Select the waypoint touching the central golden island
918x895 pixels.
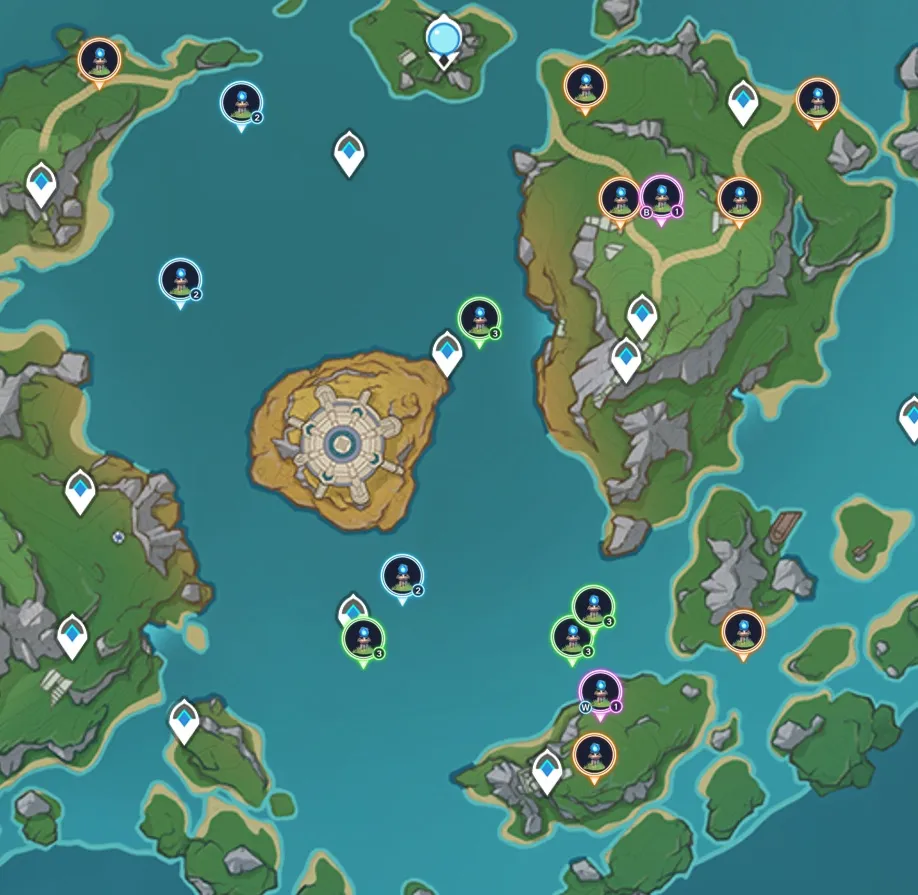coord(447,352)
